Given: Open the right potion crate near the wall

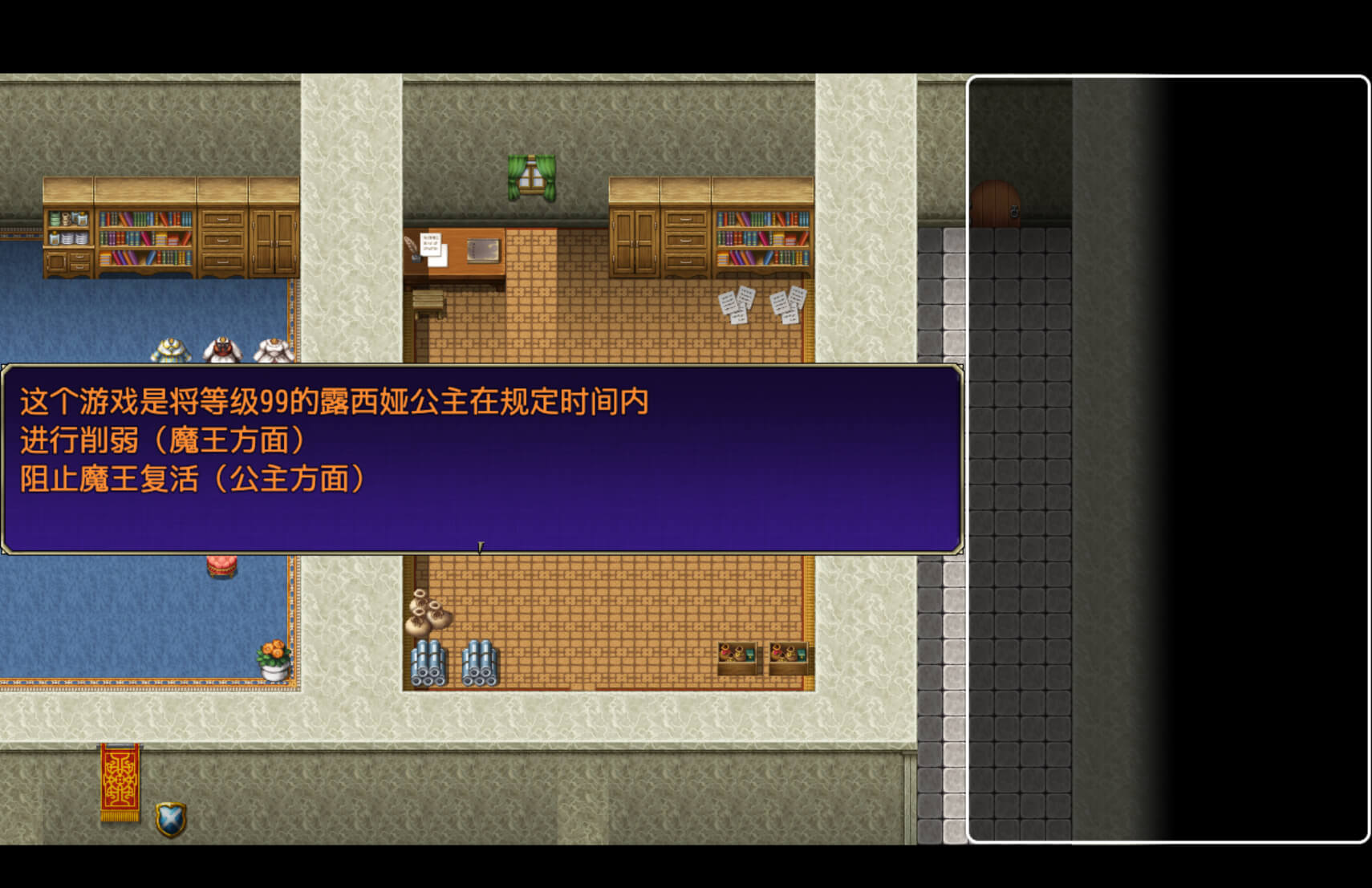Looking at the screenshot, I should [787, 658].
